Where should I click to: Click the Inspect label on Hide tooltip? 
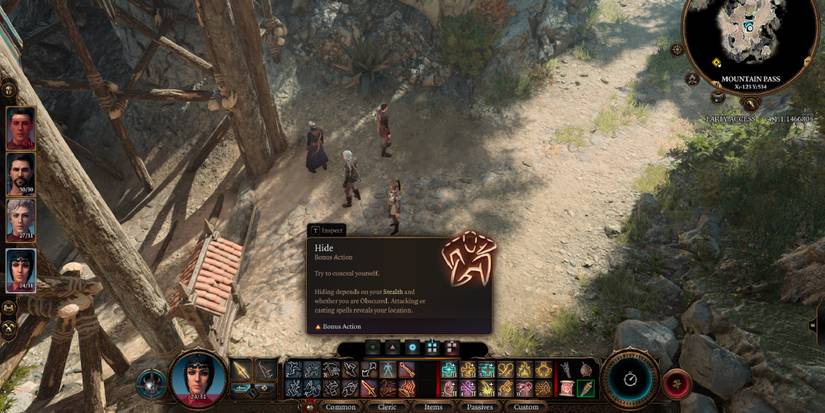coord(329,230)
